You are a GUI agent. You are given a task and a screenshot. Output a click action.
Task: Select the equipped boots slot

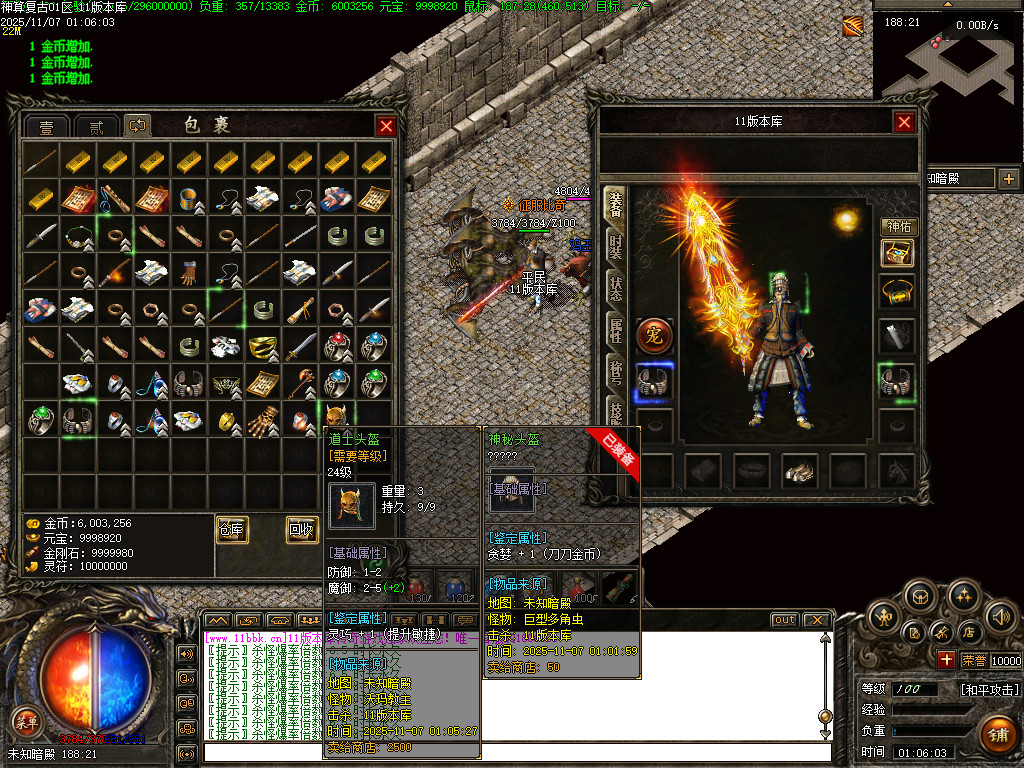click(797, 471)
